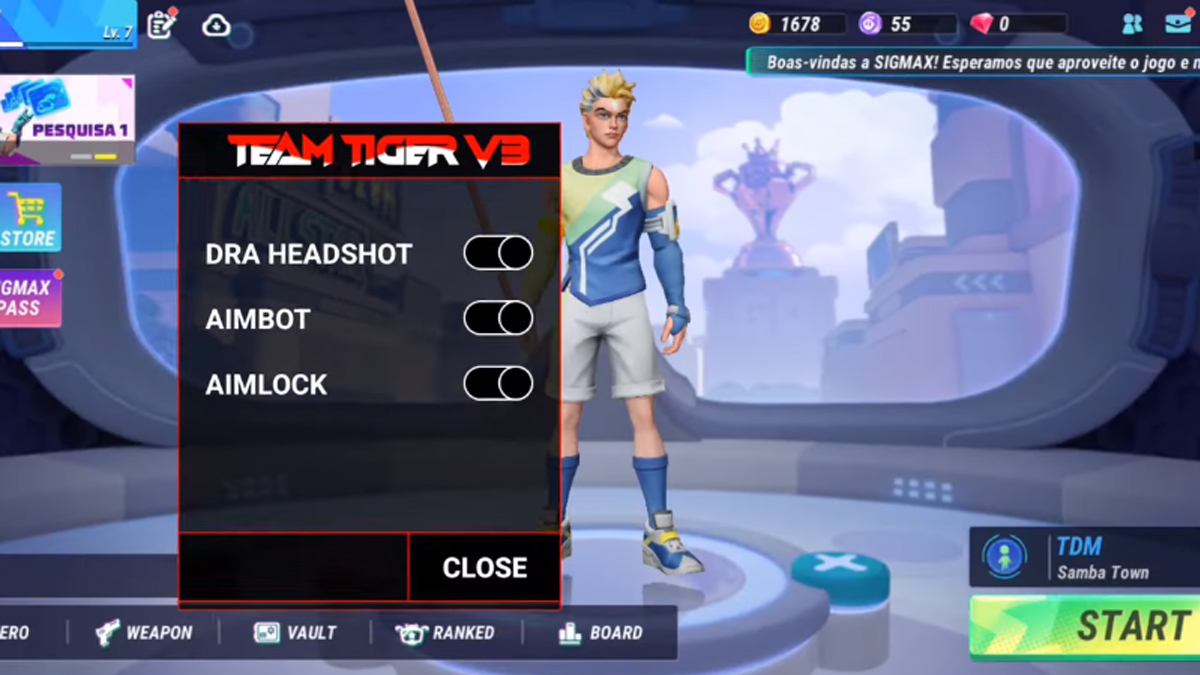The image size is (1200, 675).
Task: Open the Weapon menu
Action: (x=144, y=632)
